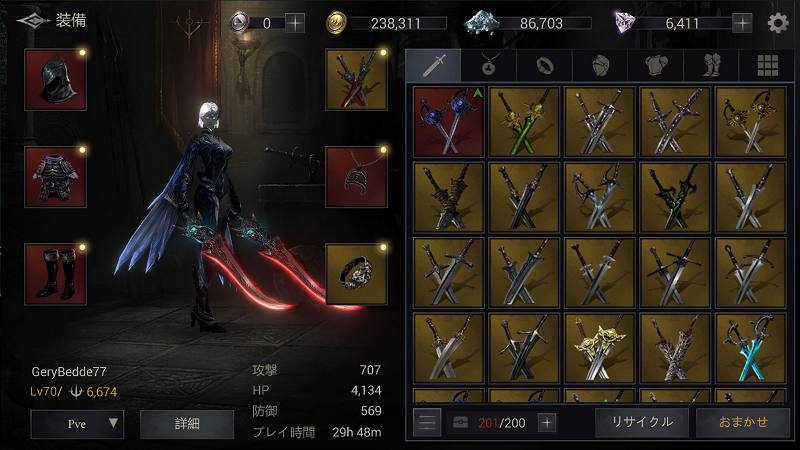Add more purple gems with plus button
This screenshot has width=800, height=450.
coord(742,23)
